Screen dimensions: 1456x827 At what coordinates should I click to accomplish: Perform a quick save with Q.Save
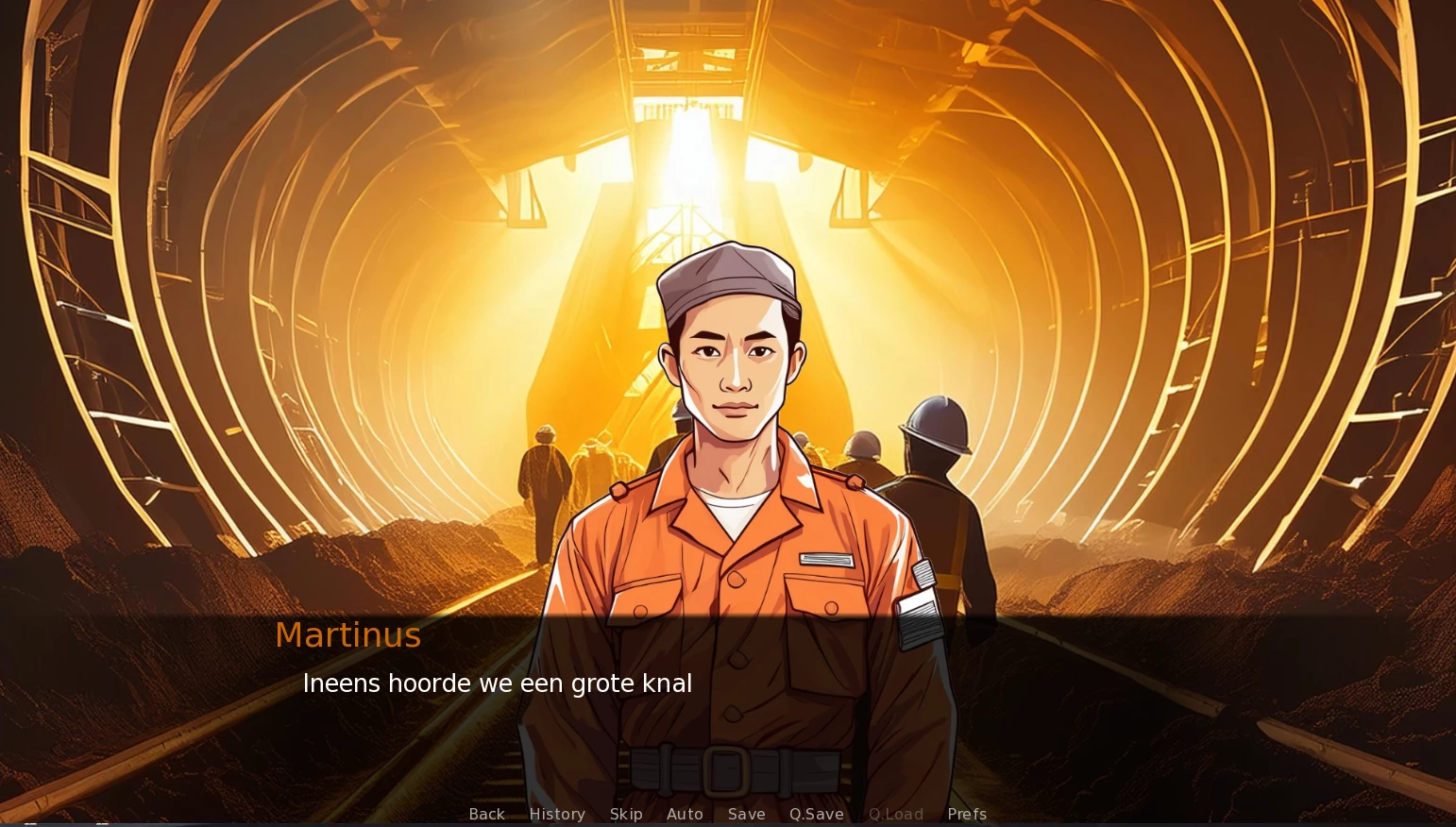point(816,814)
